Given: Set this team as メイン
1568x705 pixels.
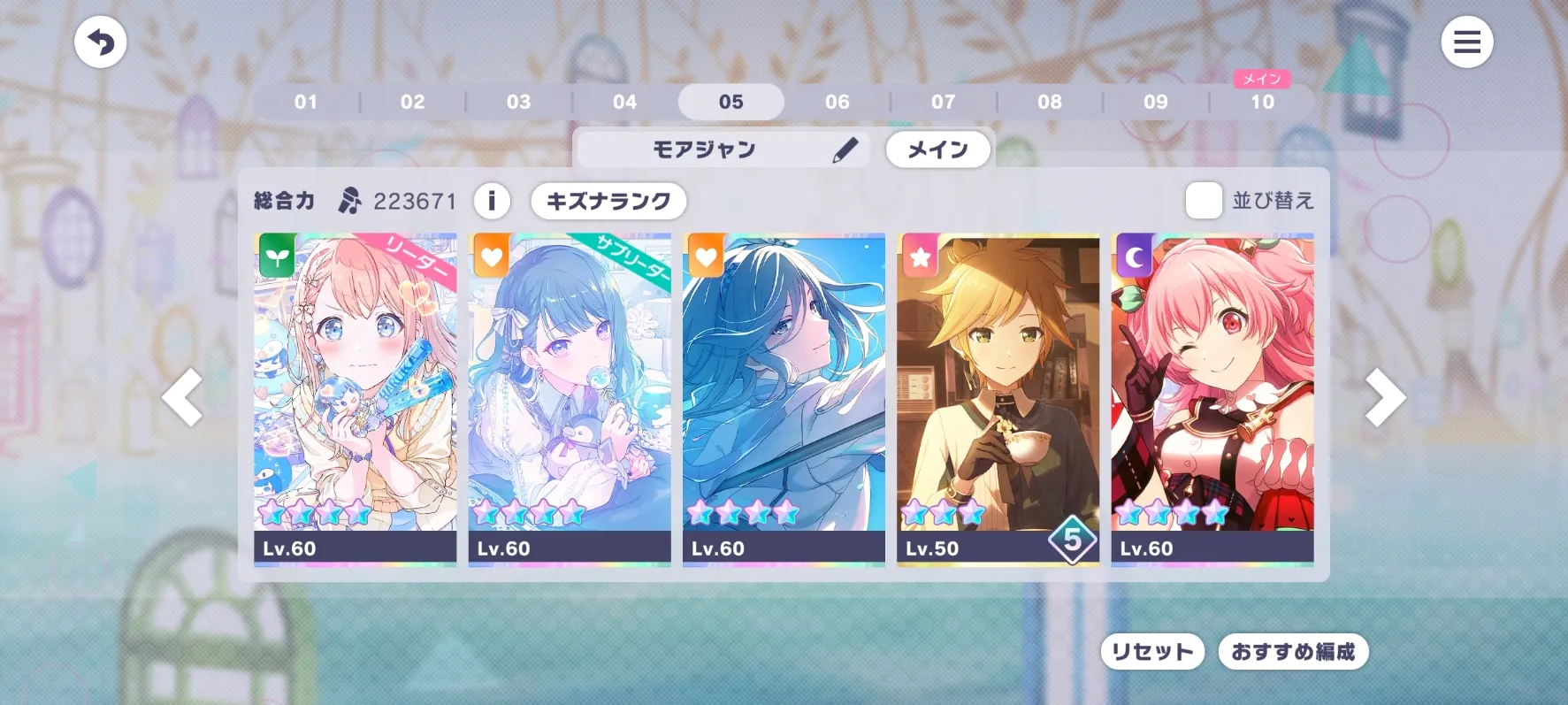Looking at the screenshot, I should pyautogui.click(x=937, y=149).
